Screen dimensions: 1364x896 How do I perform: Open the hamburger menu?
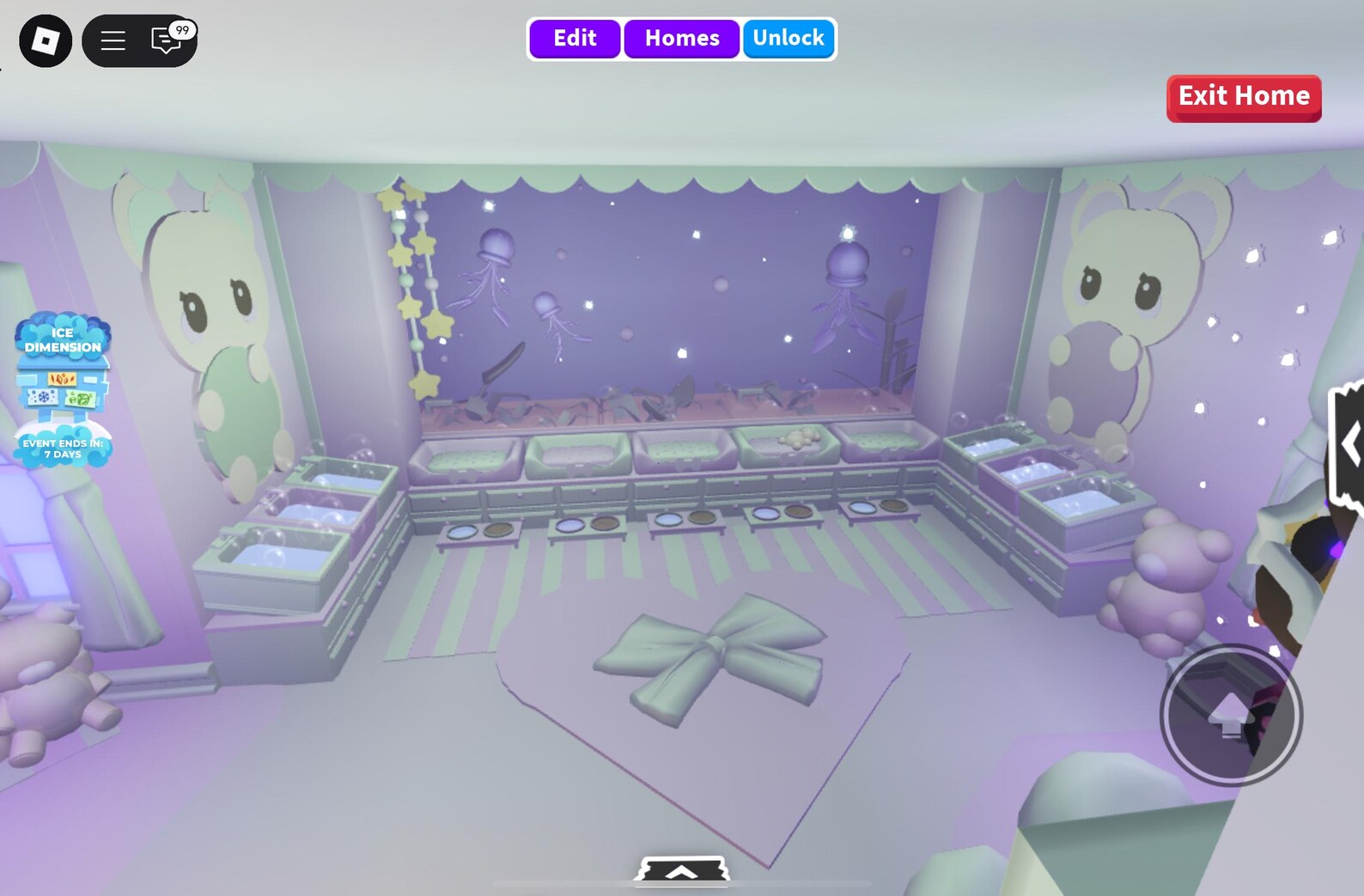click(113, 40)
